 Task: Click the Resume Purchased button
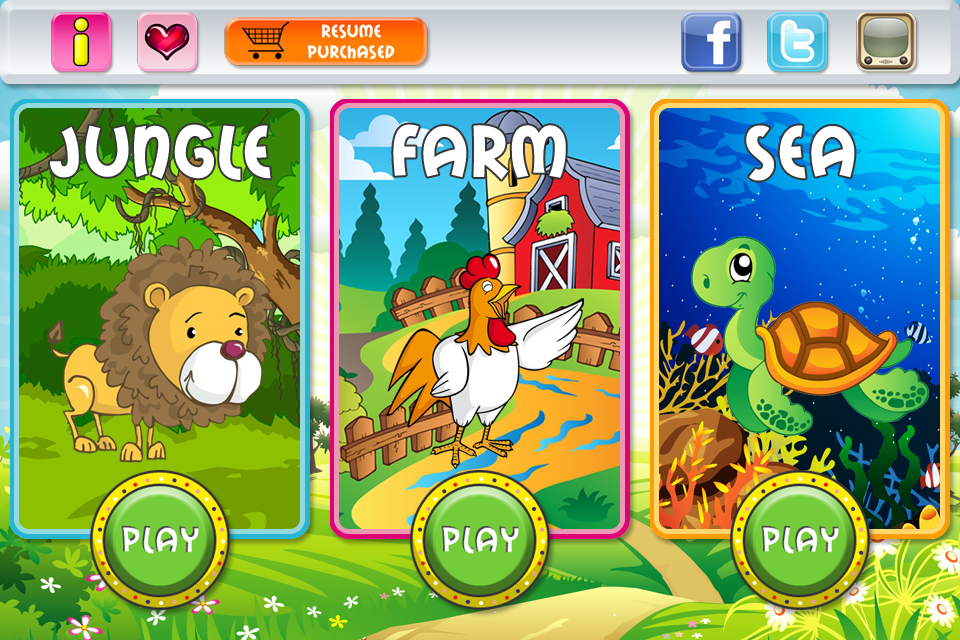(326, 42)
